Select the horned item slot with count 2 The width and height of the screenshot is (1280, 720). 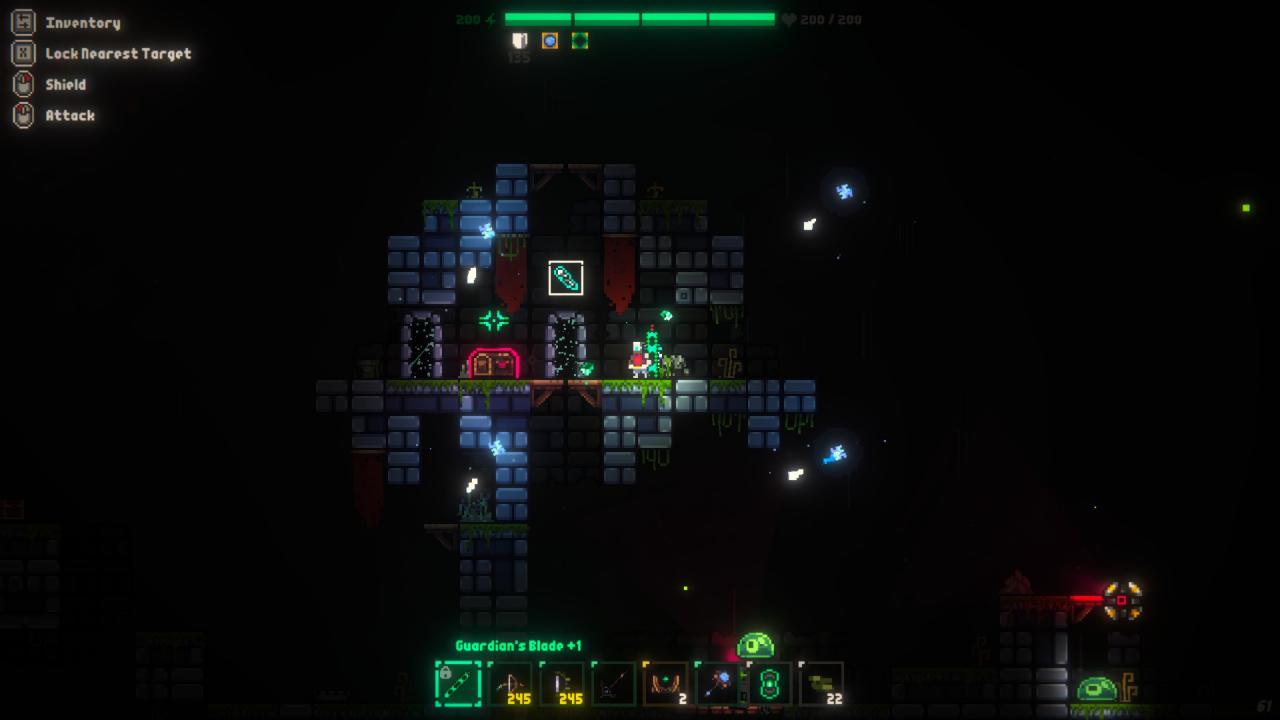coord(666,685)
